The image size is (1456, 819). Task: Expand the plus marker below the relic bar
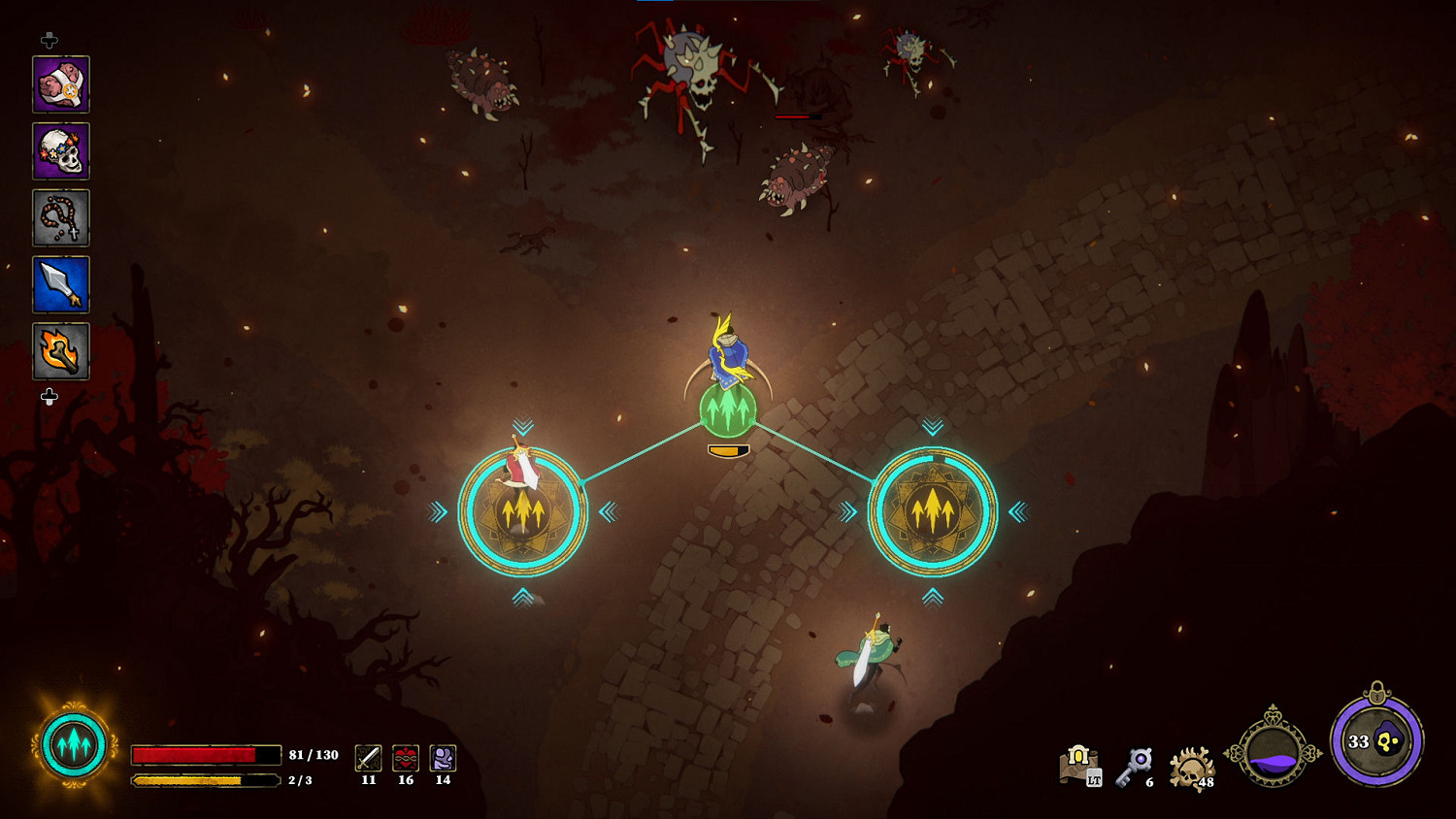47,394
